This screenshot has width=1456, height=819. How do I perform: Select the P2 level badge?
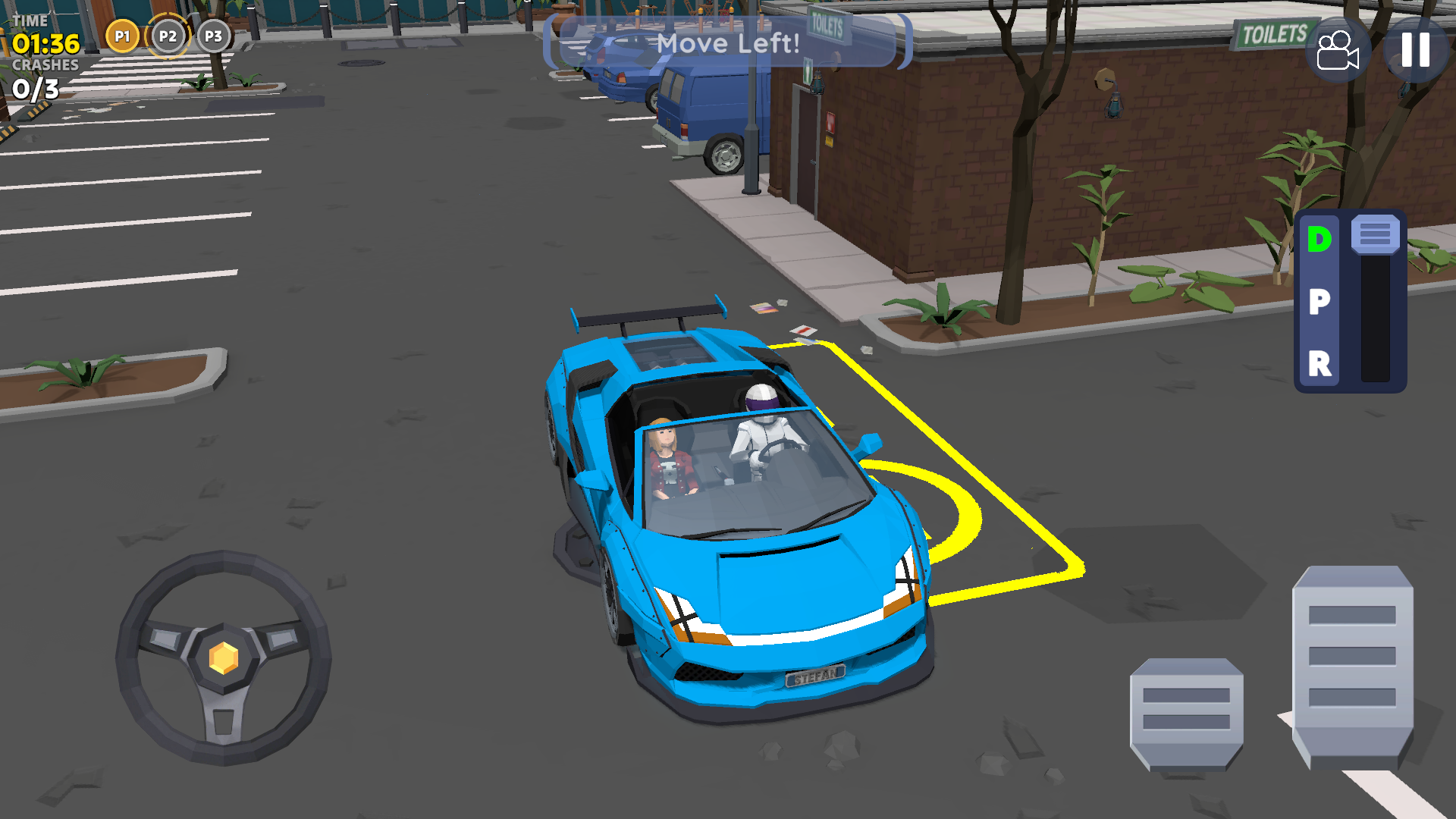coord(168,35)
